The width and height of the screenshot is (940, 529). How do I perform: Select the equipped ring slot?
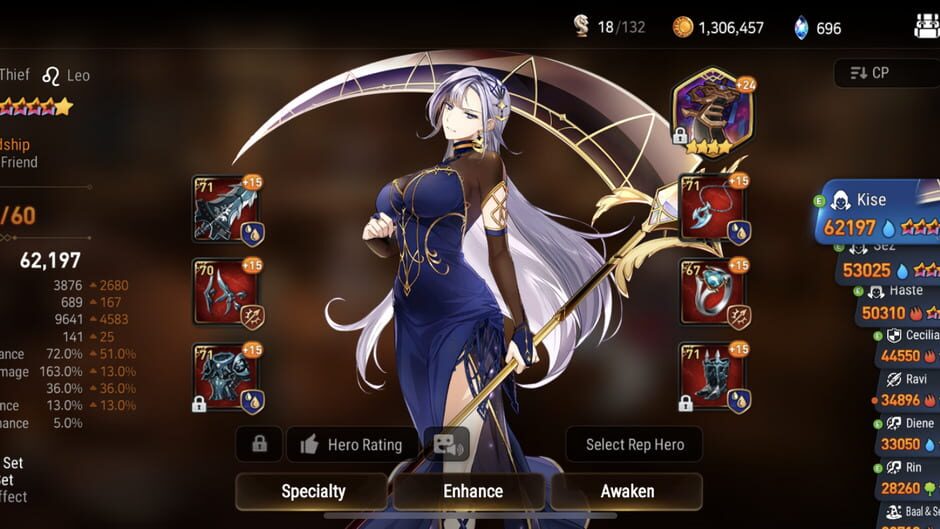713,292
